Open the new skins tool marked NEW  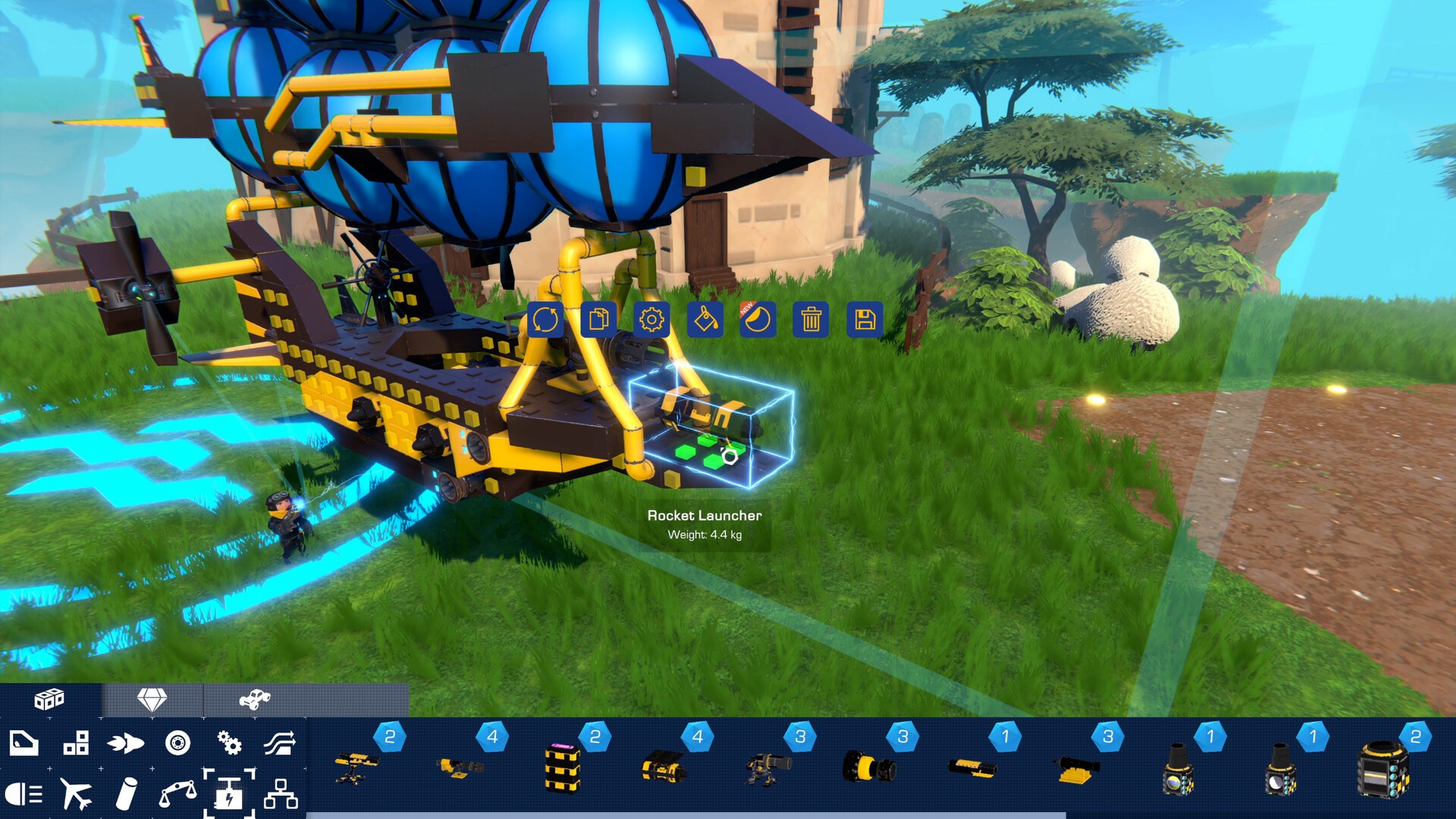(757, 321)
